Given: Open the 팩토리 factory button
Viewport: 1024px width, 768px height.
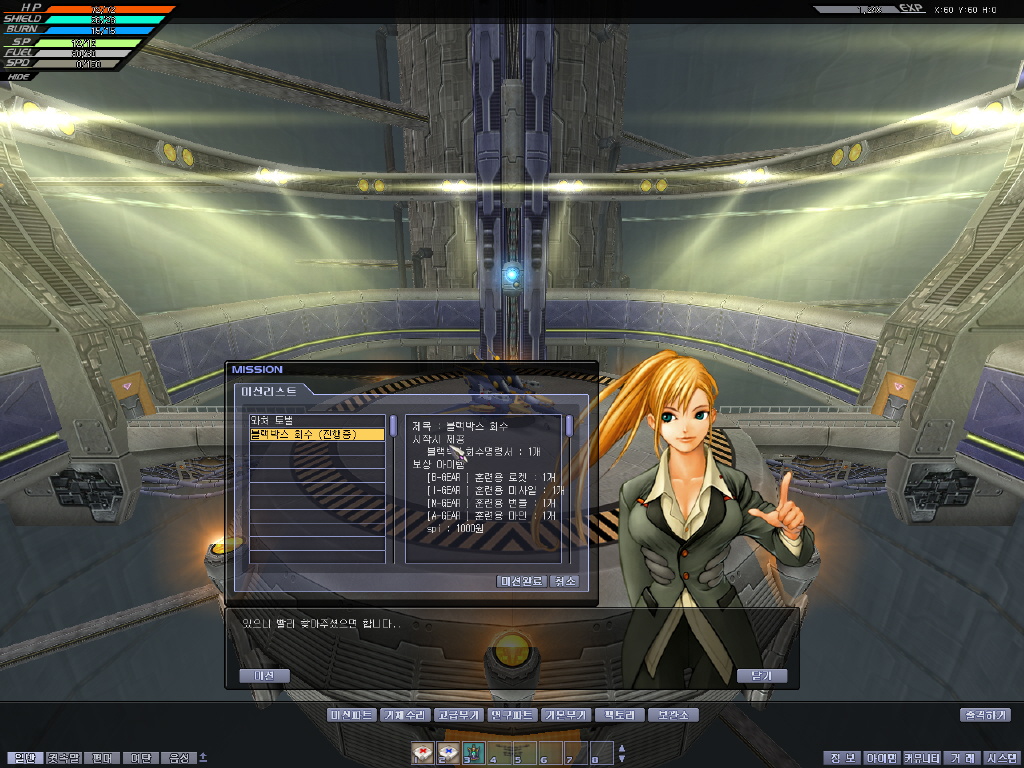Looking at the screenshot, I should tap(619, 715).
